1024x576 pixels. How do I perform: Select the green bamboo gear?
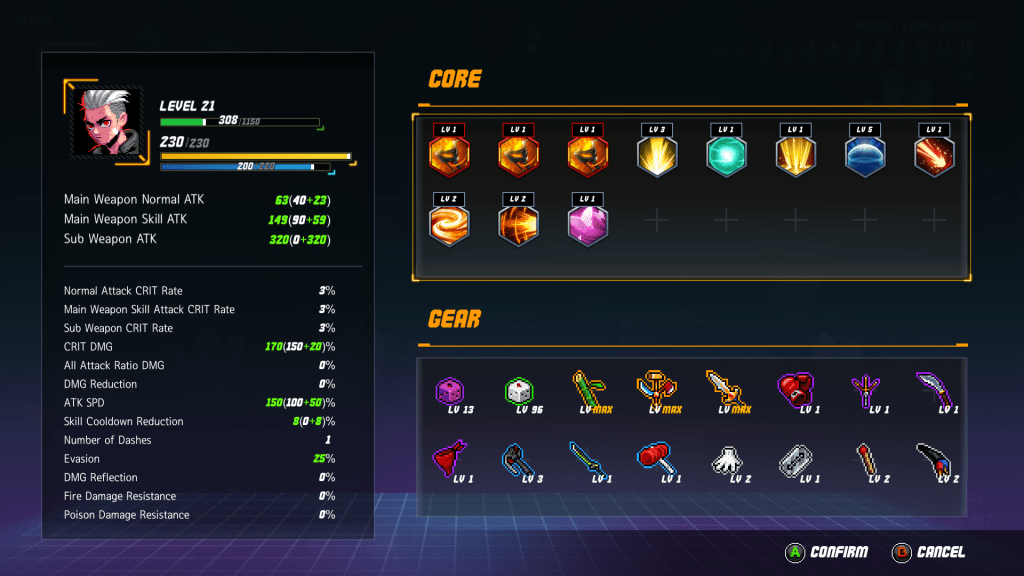[x=586, y=390]
